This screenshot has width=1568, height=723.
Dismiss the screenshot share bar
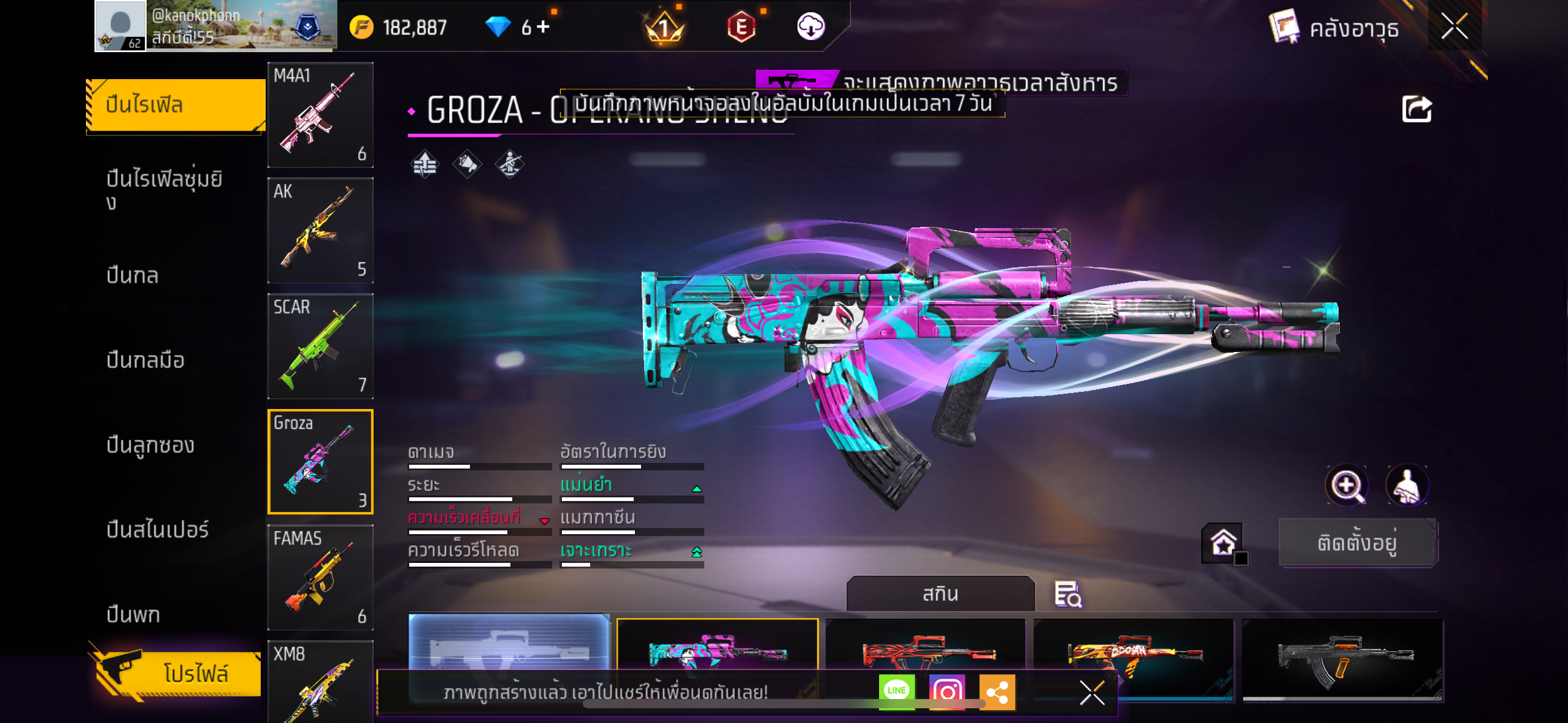tap(1092, 693)
